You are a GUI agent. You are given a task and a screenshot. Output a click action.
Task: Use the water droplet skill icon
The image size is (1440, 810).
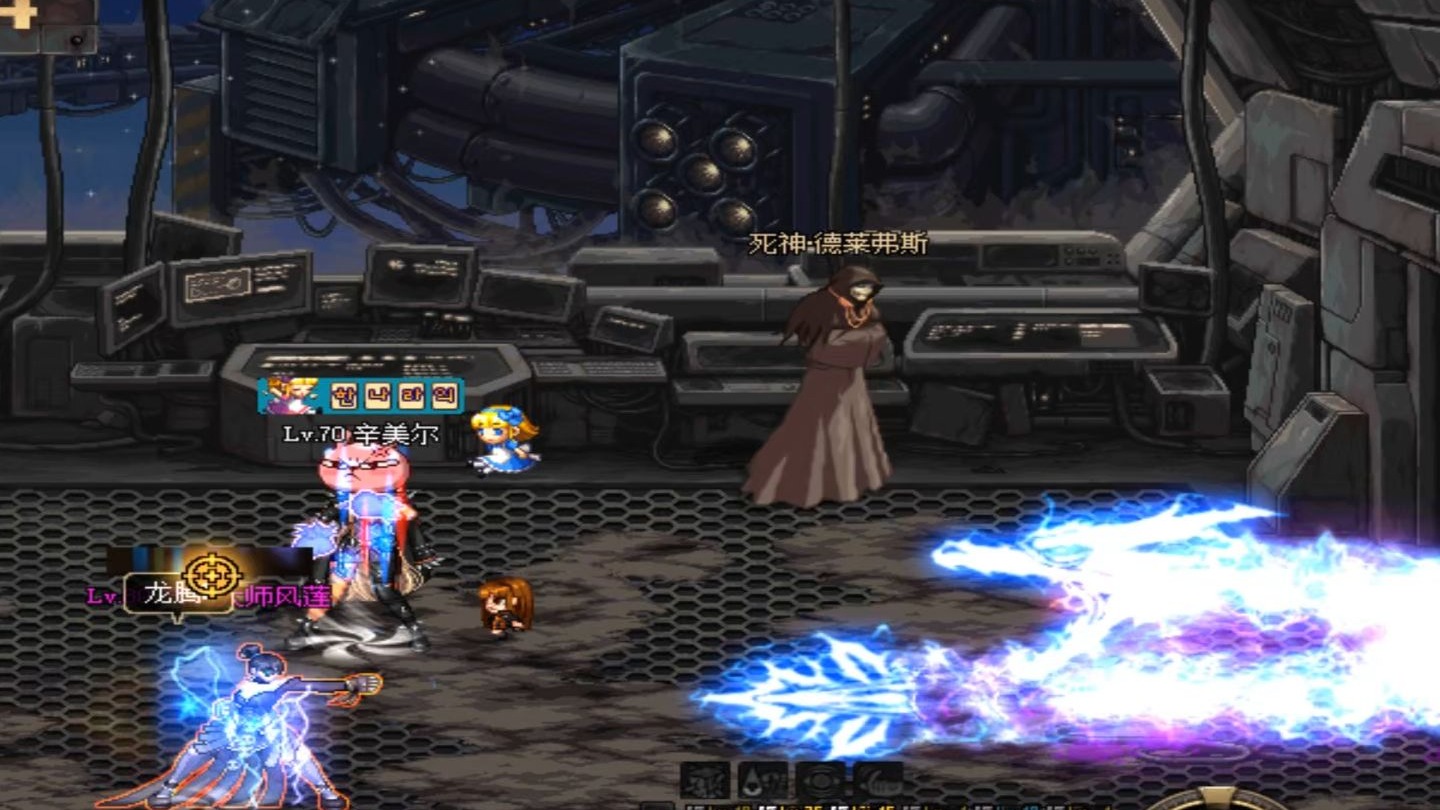763,780
